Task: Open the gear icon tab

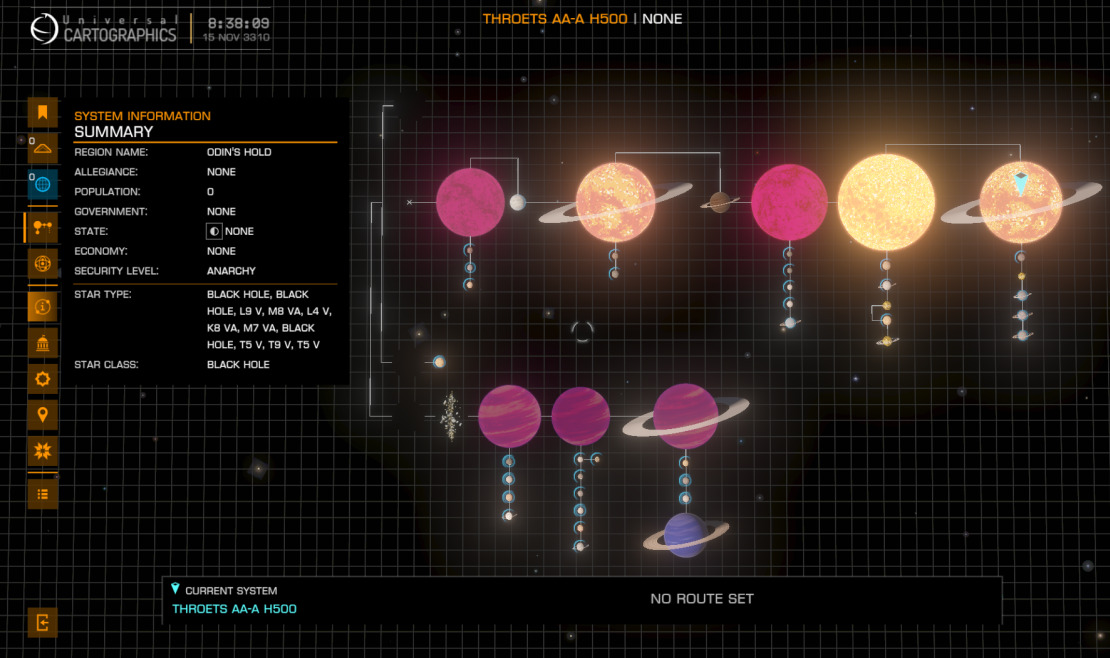Action: tap(42, 379)
